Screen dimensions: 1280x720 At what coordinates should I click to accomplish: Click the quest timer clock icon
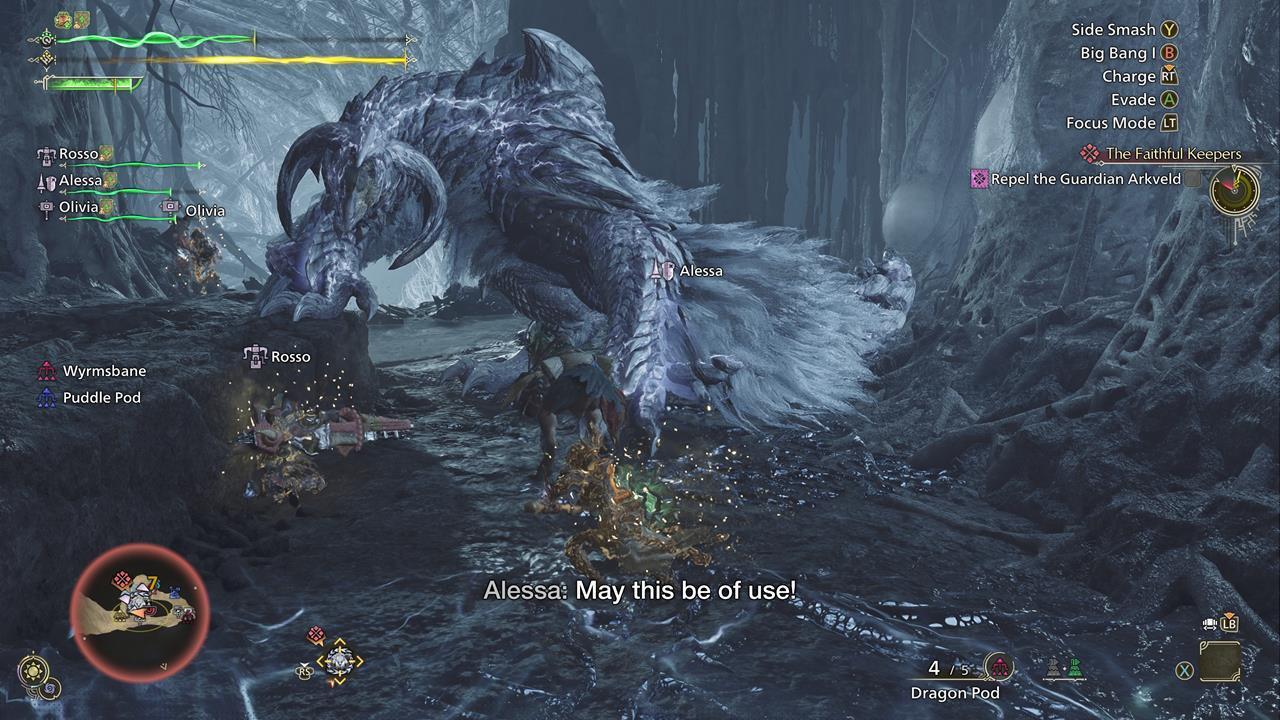(1234, 188)
